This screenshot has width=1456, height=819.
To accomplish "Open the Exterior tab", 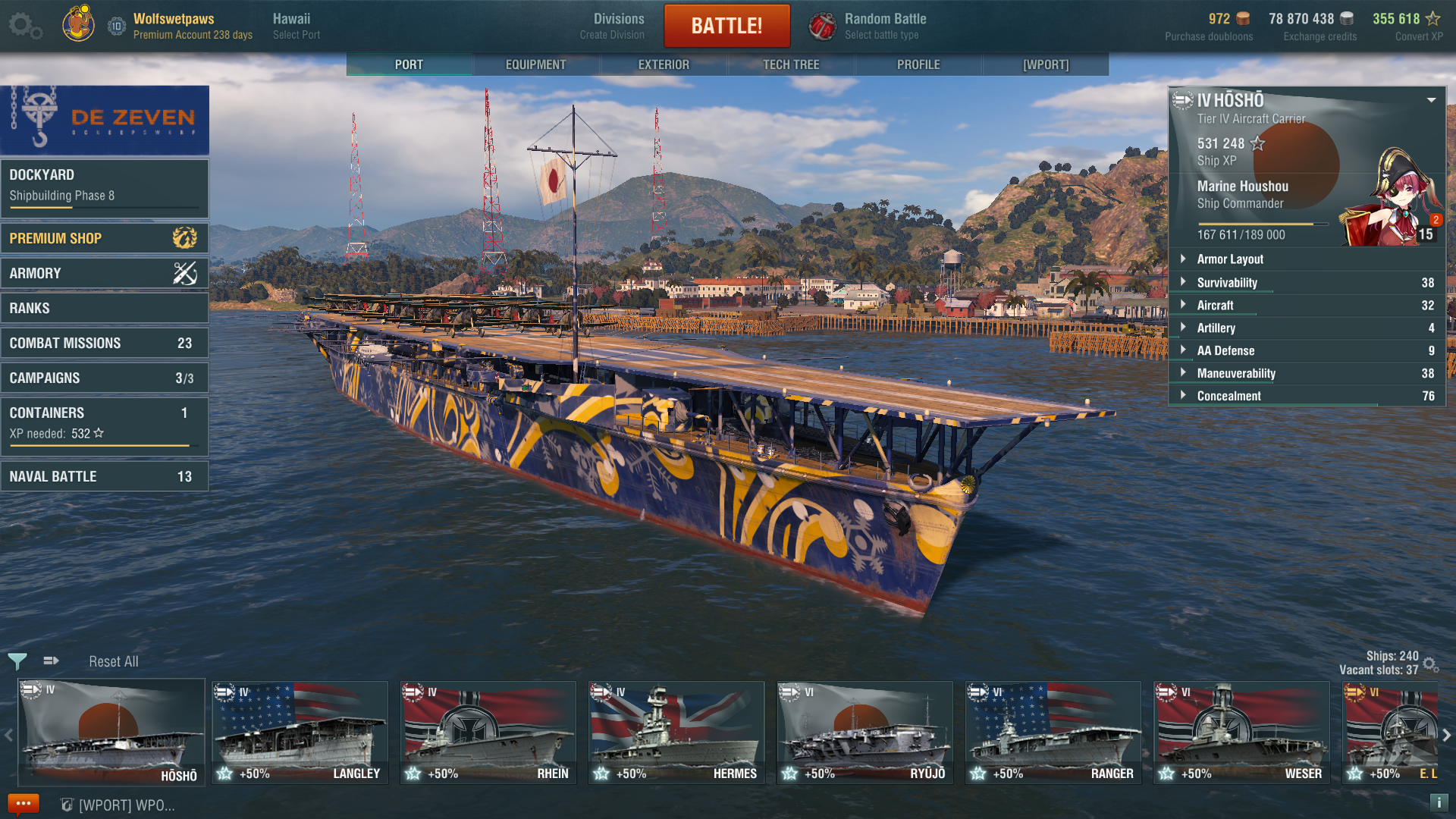I will [x=664, y=64].
